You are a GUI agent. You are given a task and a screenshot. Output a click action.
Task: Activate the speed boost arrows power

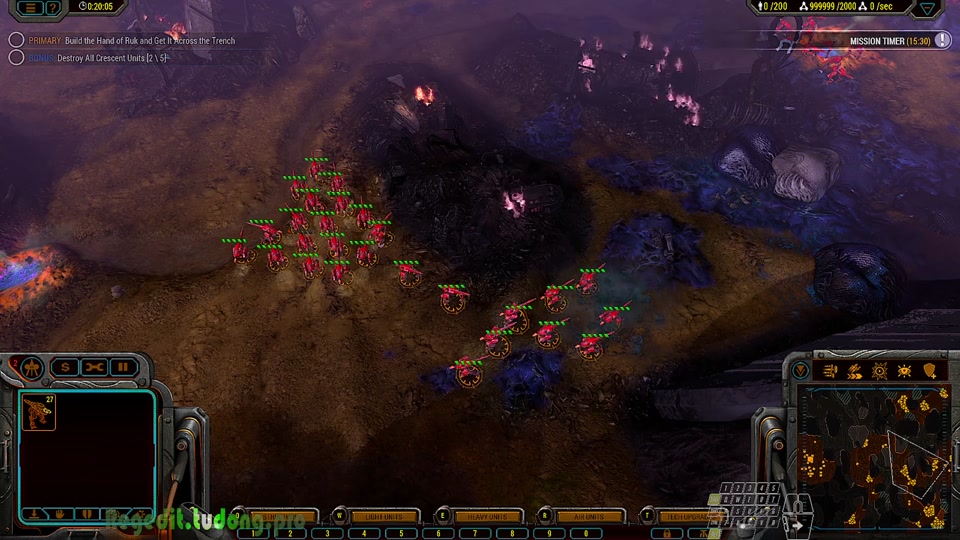pos(854,371)
